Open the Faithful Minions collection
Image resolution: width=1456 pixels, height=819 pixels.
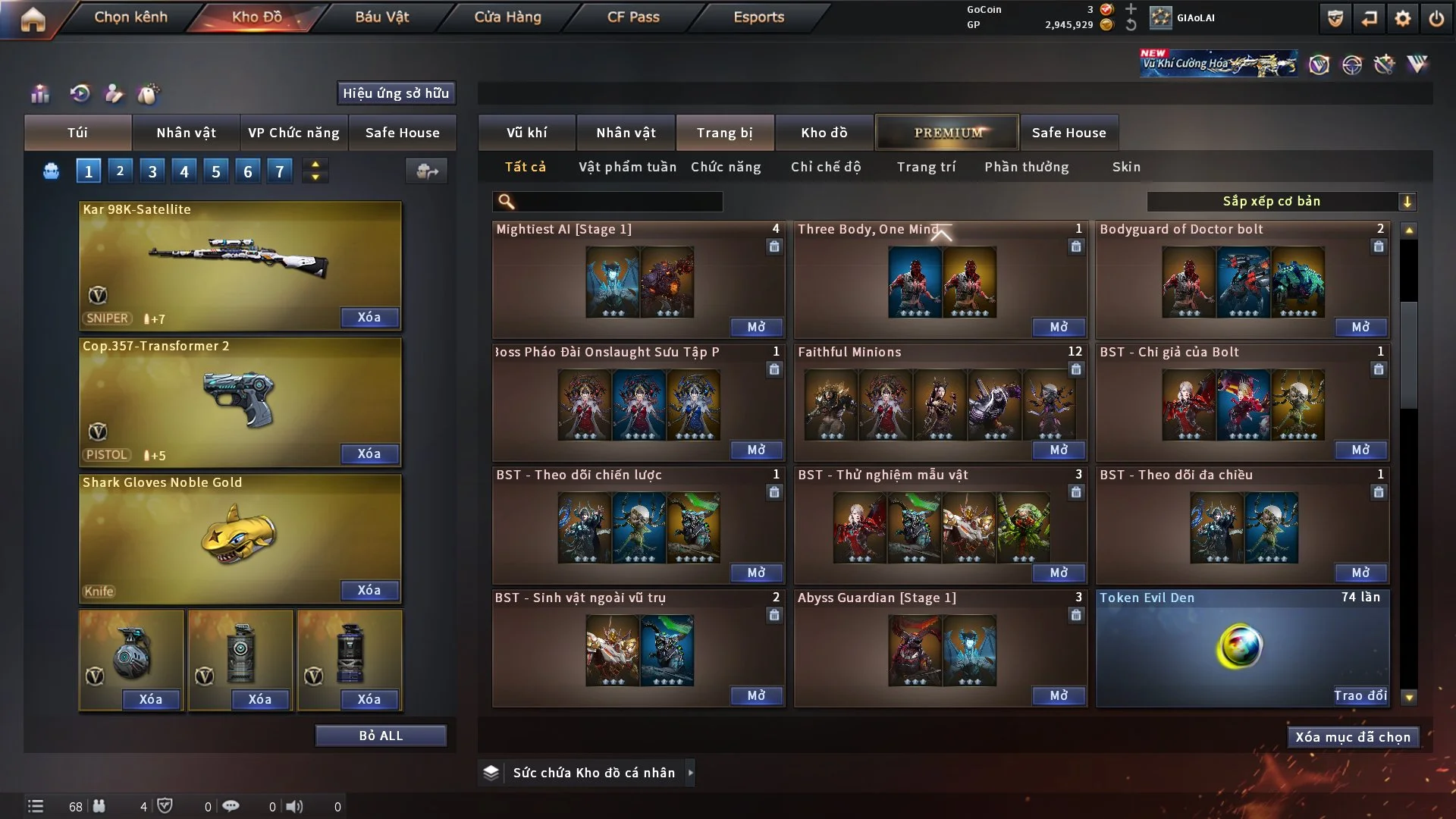point(1059,450)
